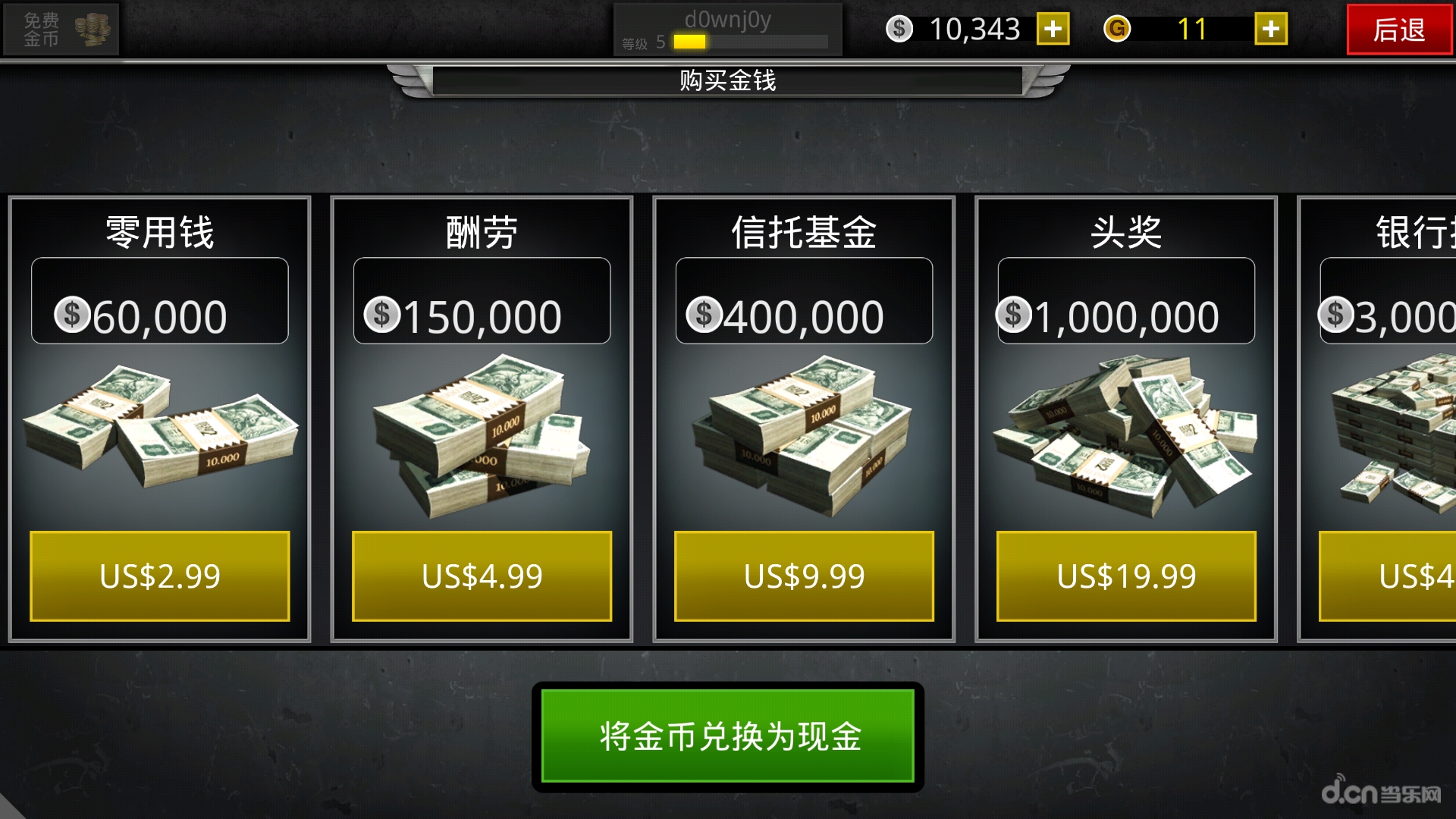Select the green 将金币兑换为现金 exchange button
The image size is (1456, 819).
point(728,736)
